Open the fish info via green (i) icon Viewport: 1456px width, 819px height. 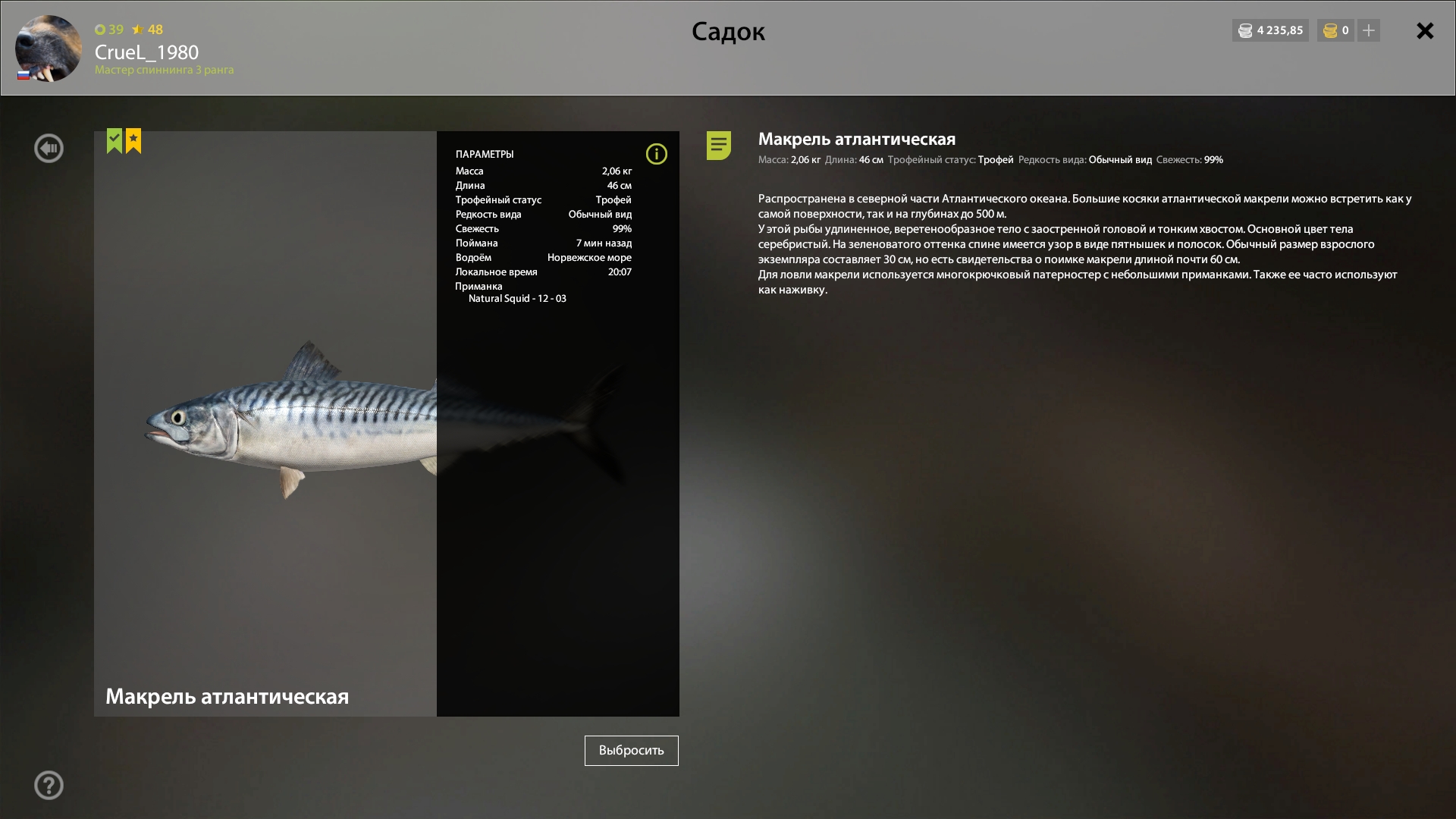pyautogui.click(x=657, y=154)
